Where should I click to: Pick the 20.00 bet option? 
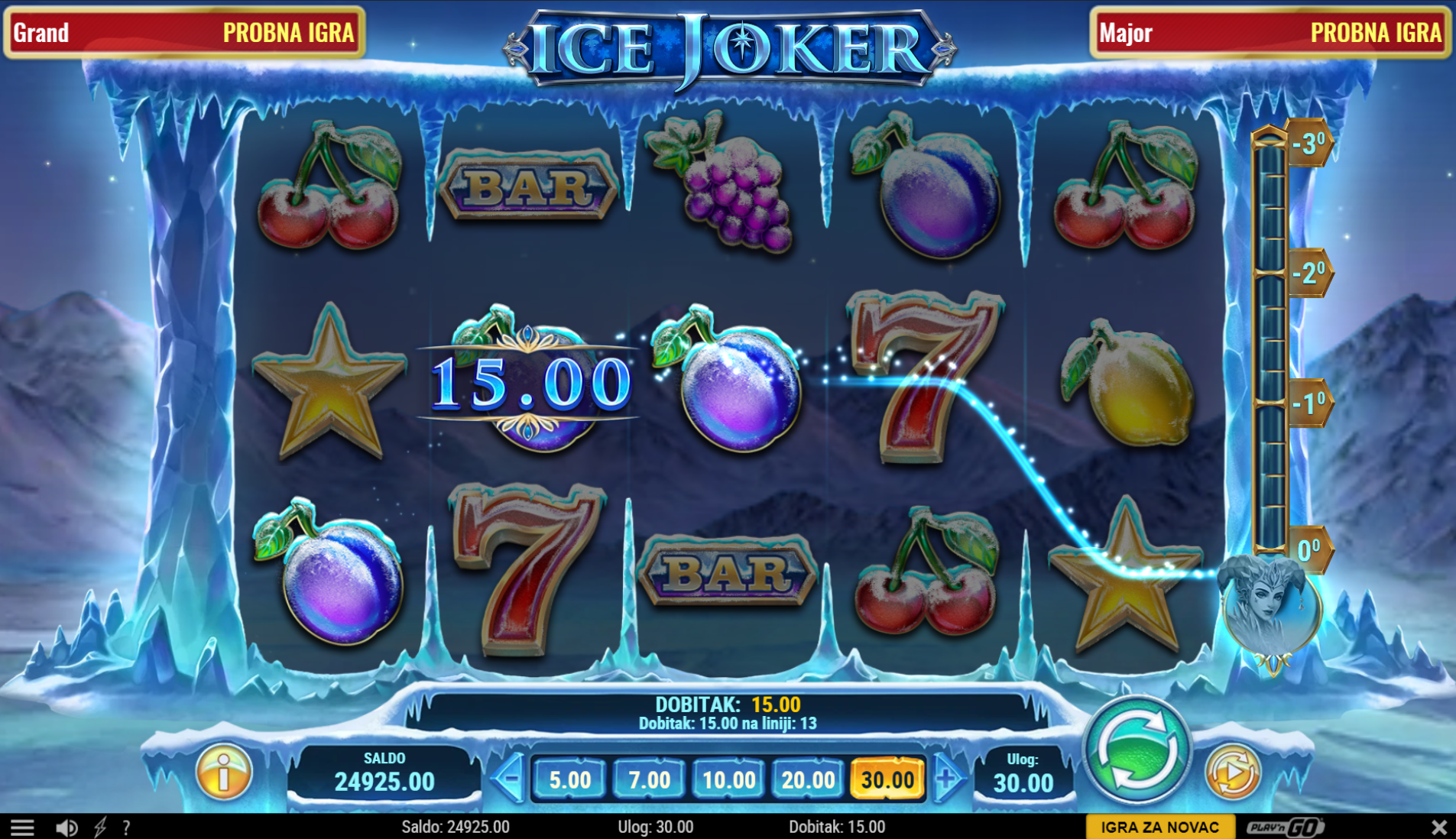point(808,779)
